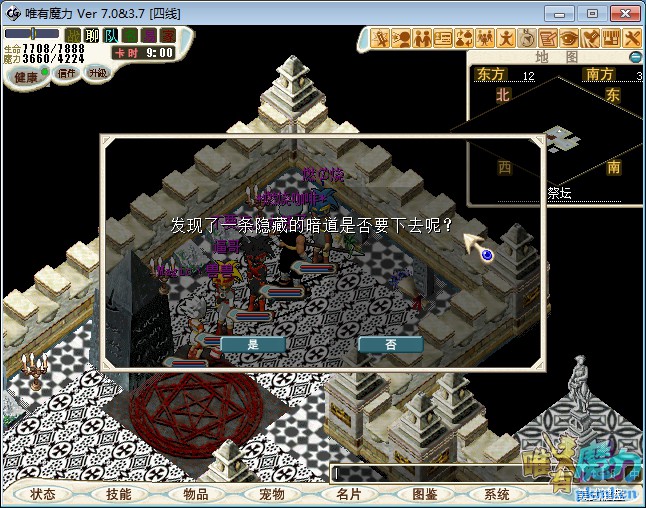Toggle the 队 team mode icon

pos(110,36)
